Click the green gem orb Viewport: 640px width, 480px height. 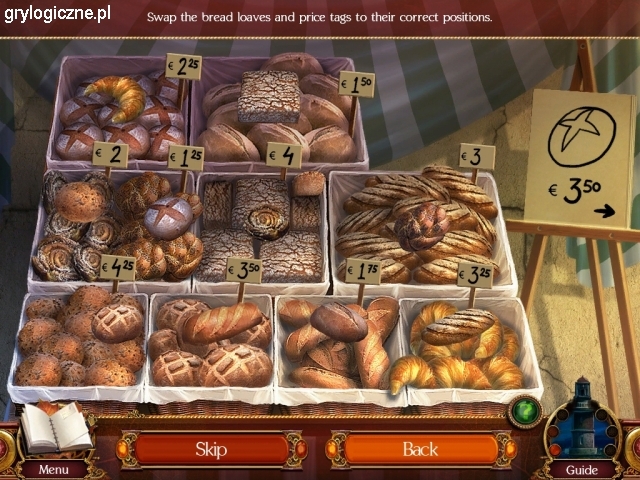point(522,411)
